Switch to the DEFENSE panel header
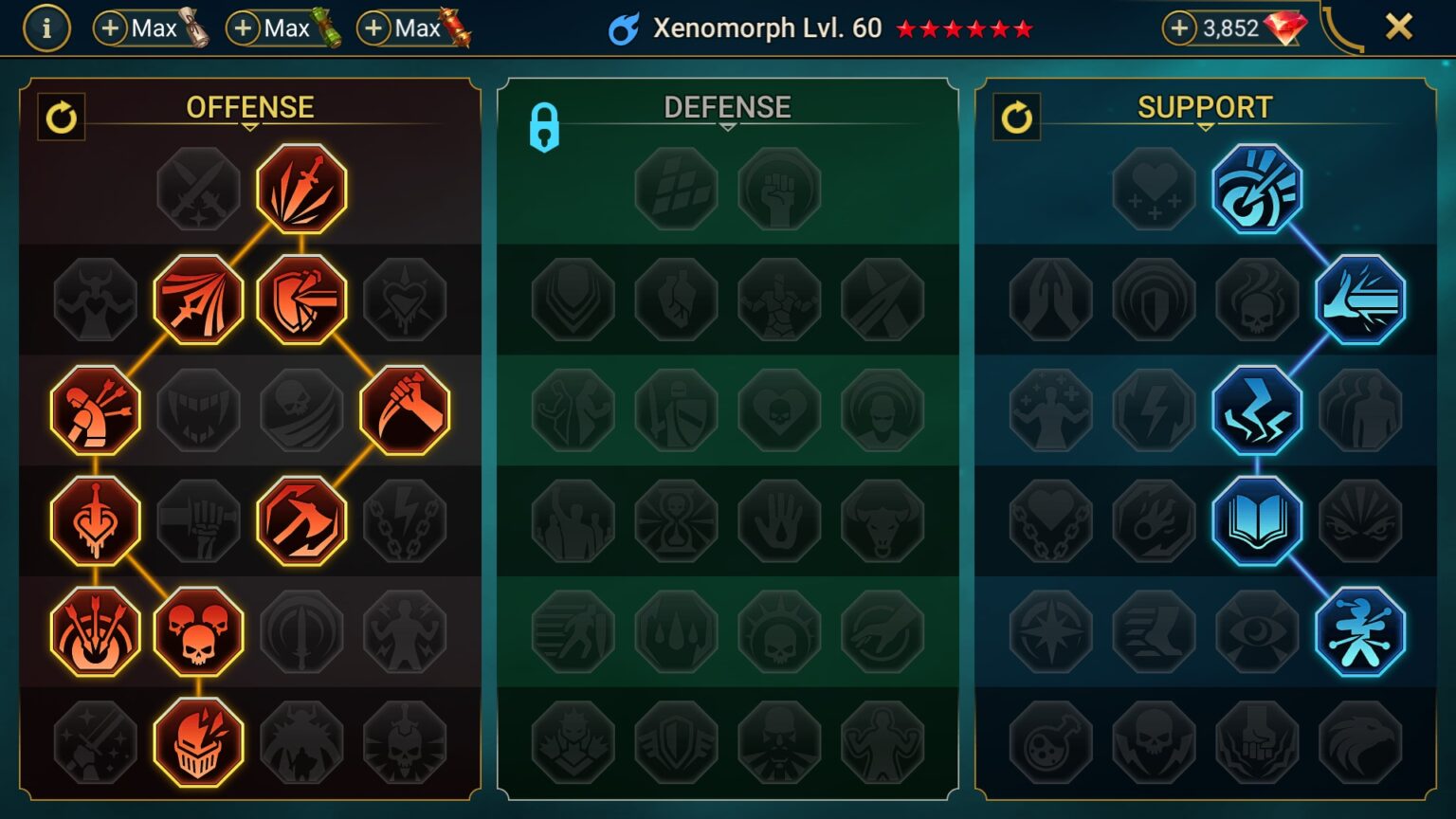 728,106
